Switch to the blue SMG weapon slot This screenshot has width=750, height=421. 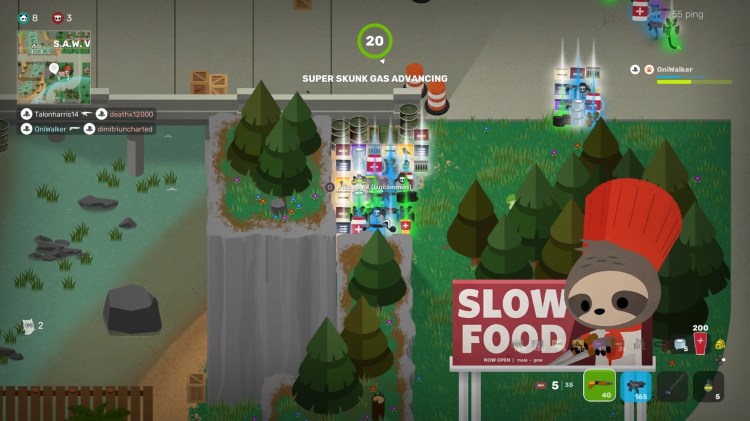[x=635, y=386]
